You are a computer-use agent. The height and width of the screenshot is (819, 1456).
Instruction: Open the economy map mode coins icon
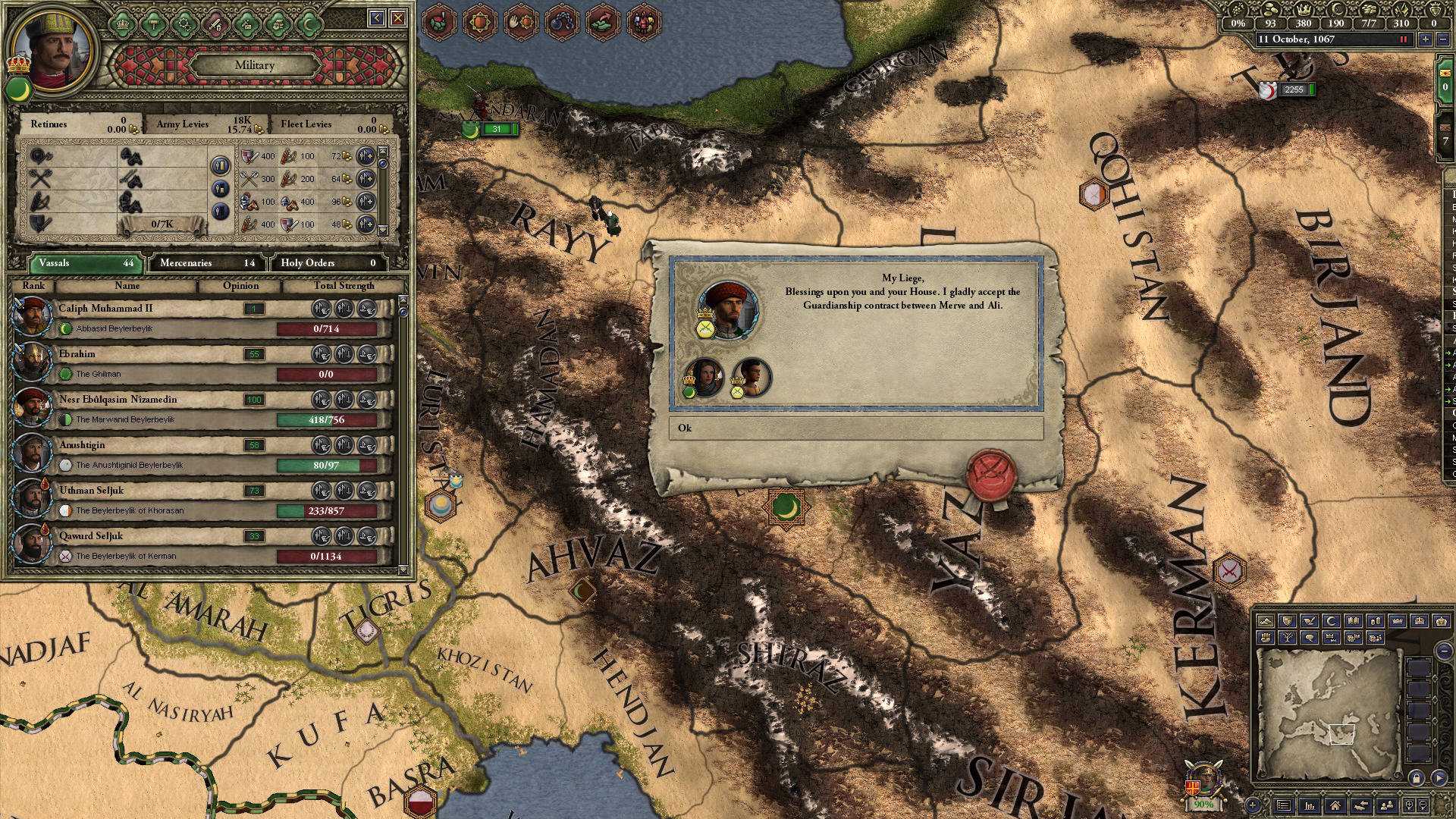(x=1376, y=620)
